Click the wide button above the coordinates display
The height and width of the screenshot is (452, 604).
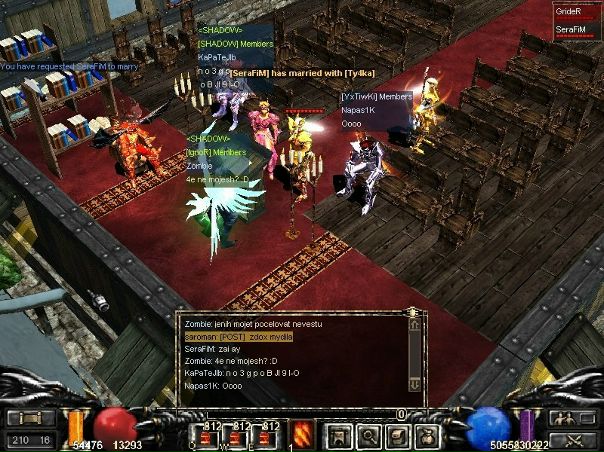30,418
